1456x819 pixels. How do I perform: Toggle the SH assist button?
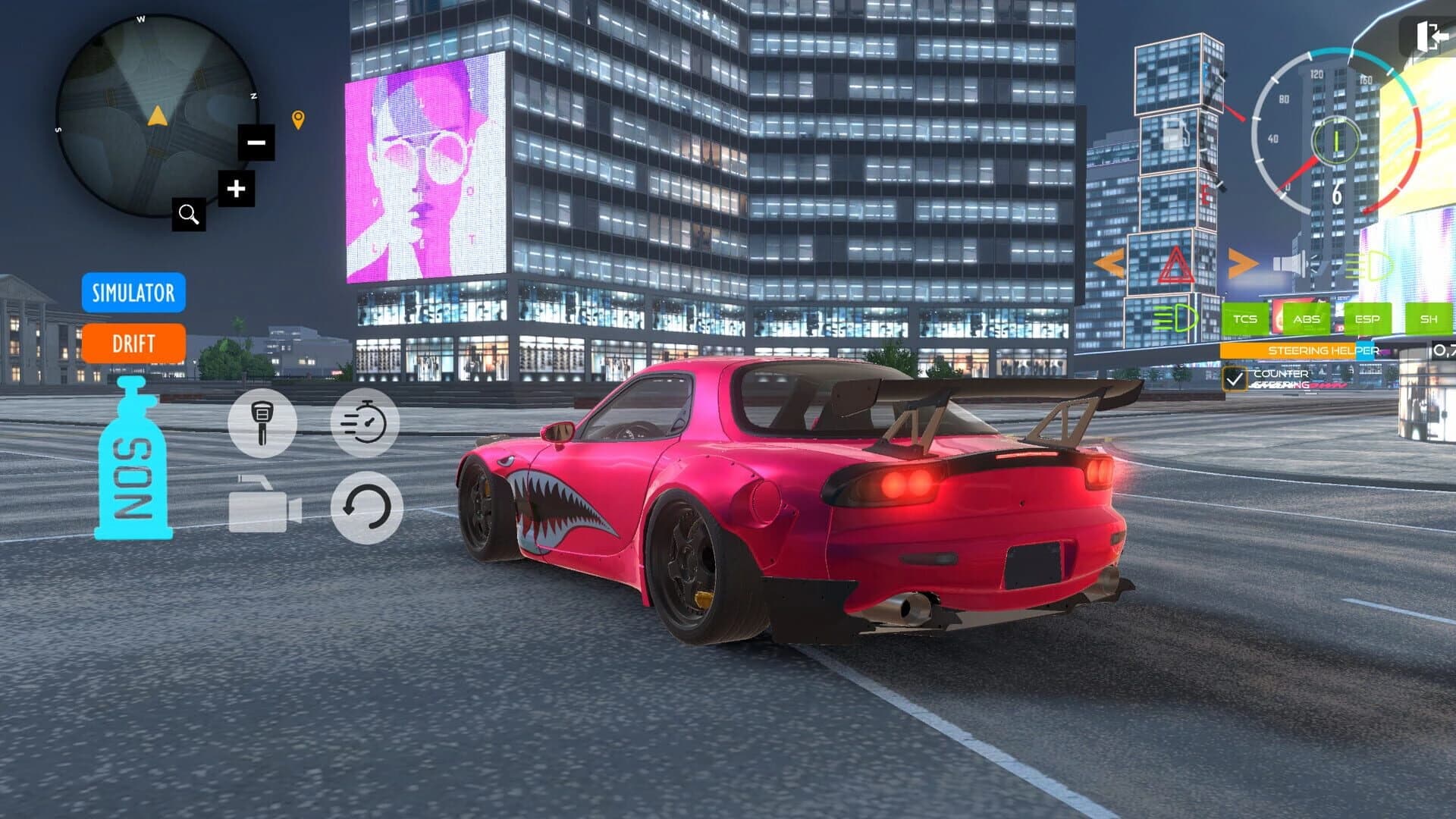coord(1429,319)
